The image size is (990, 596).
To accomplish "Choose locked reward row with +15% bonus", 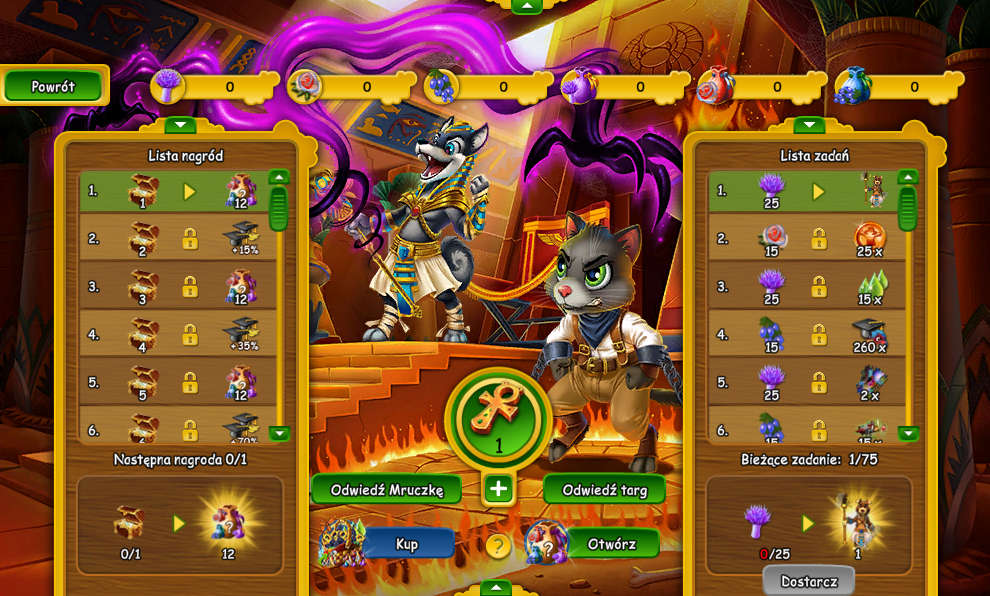I will [172, 239].
